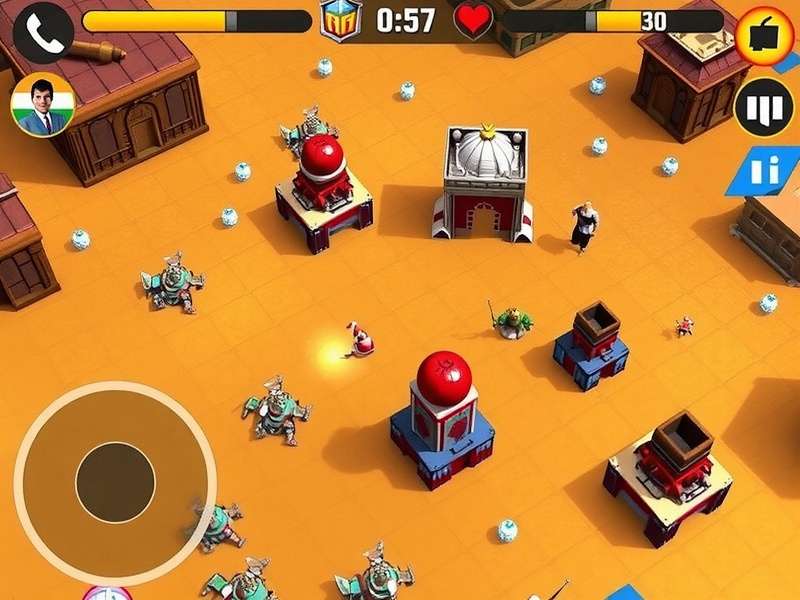
Task: Tap the phone call button
Action: [42, 30]
